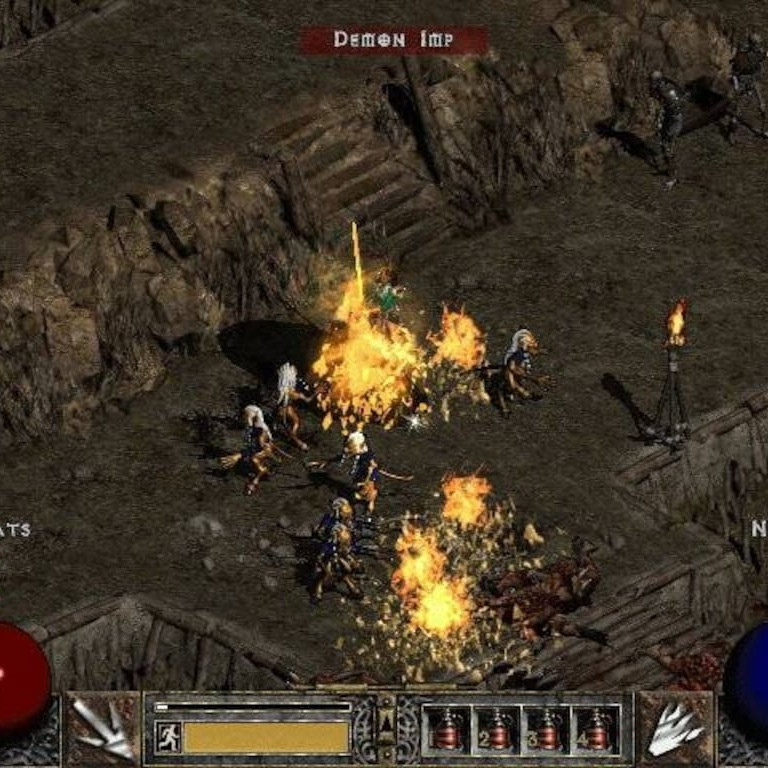Click the potion in belt slot 3

coord(545,729)
